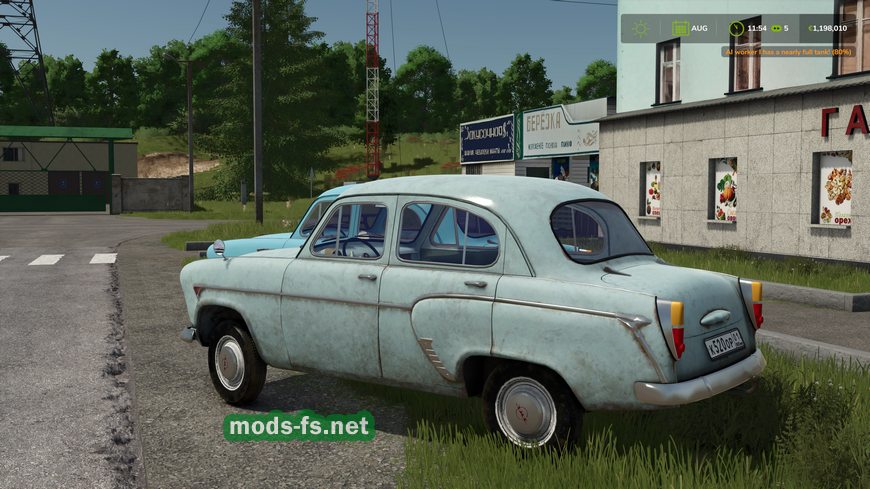Image resolution: width=870 pixels, height=489 pixels.
Task: Open the mods-fs.net watermark link
Action: (299, 426)
